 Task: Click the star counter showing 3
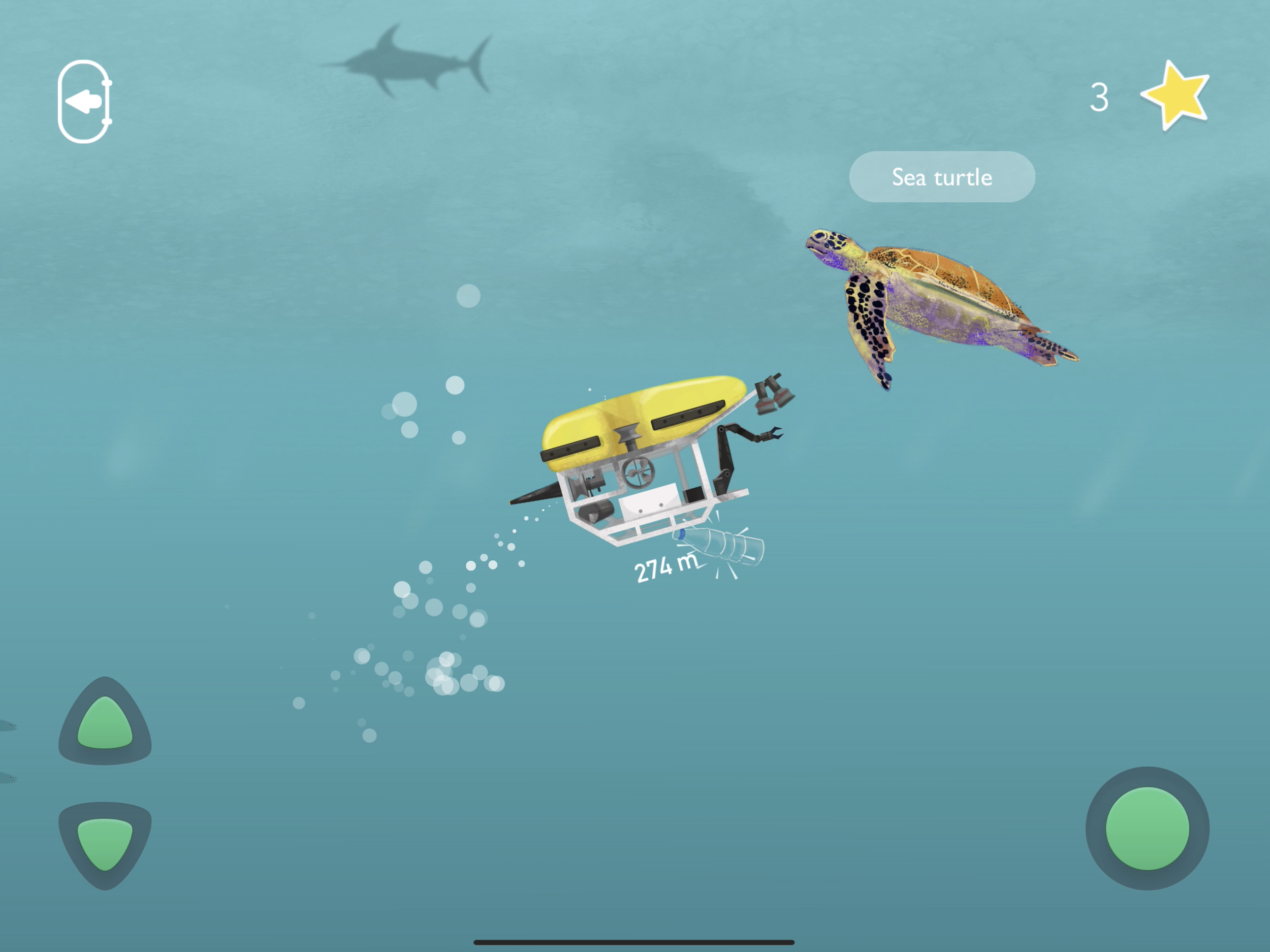coord(1101,98)
